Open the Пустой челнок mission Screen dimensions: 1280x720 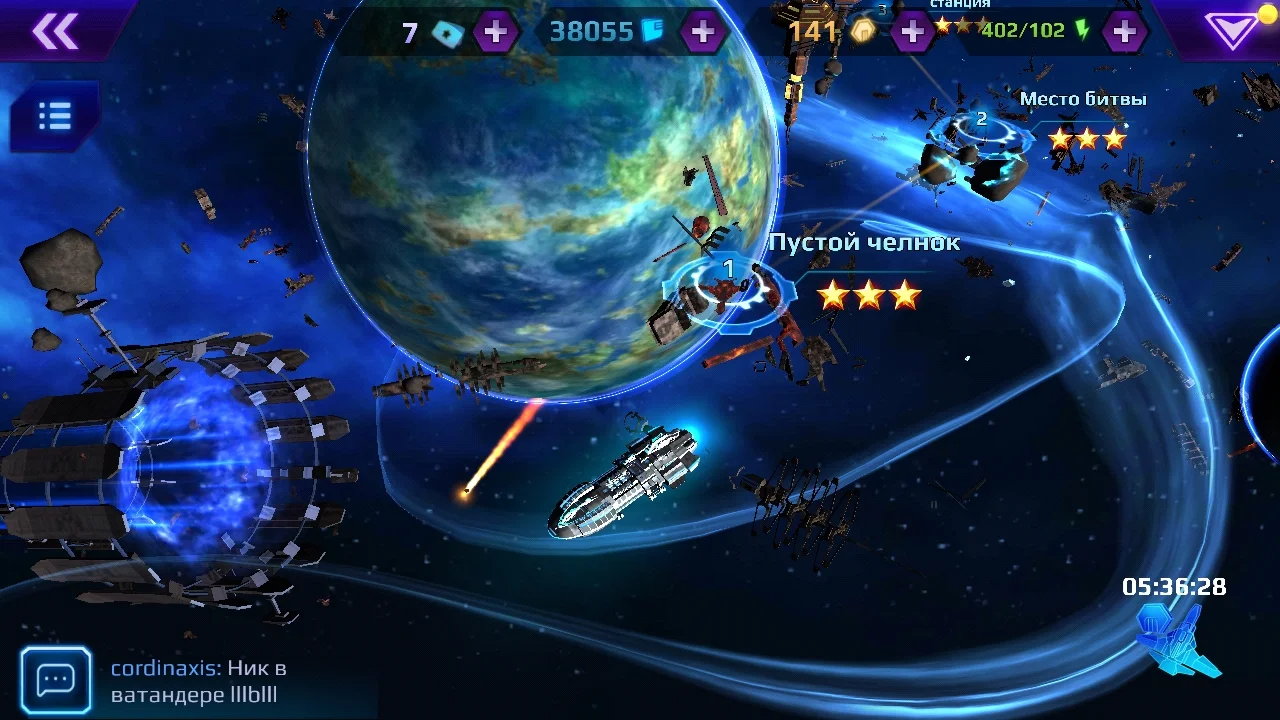[864, 241]
